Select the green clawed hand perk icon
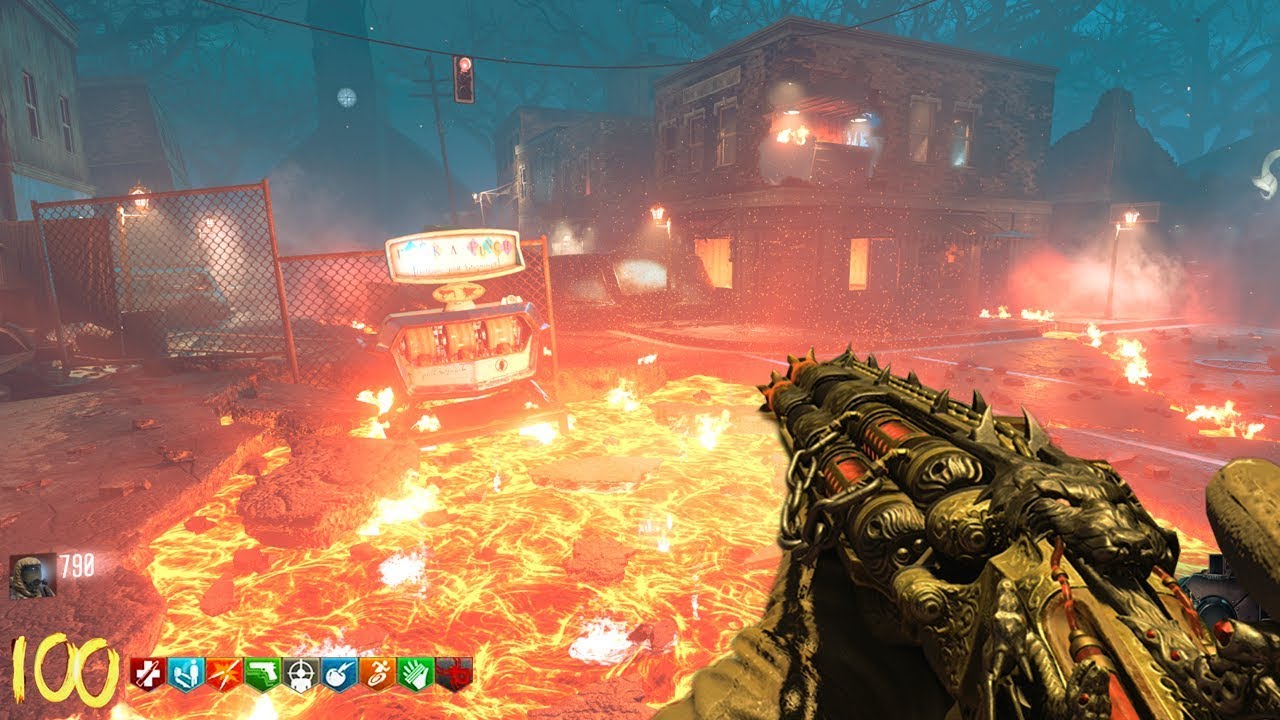 point(414,673)
